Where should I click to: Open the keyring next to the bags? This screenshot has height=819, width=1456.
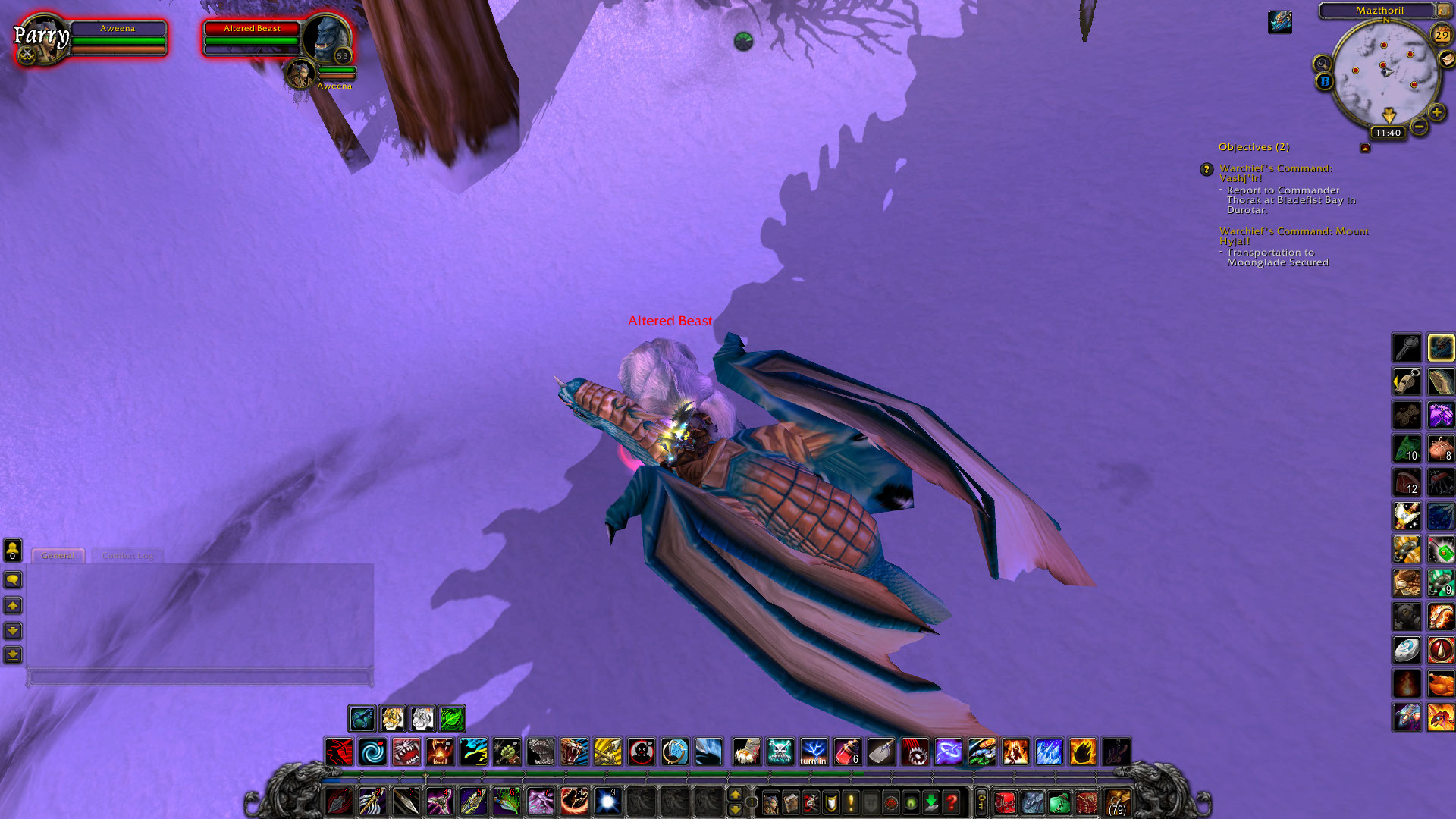(981, 802)
